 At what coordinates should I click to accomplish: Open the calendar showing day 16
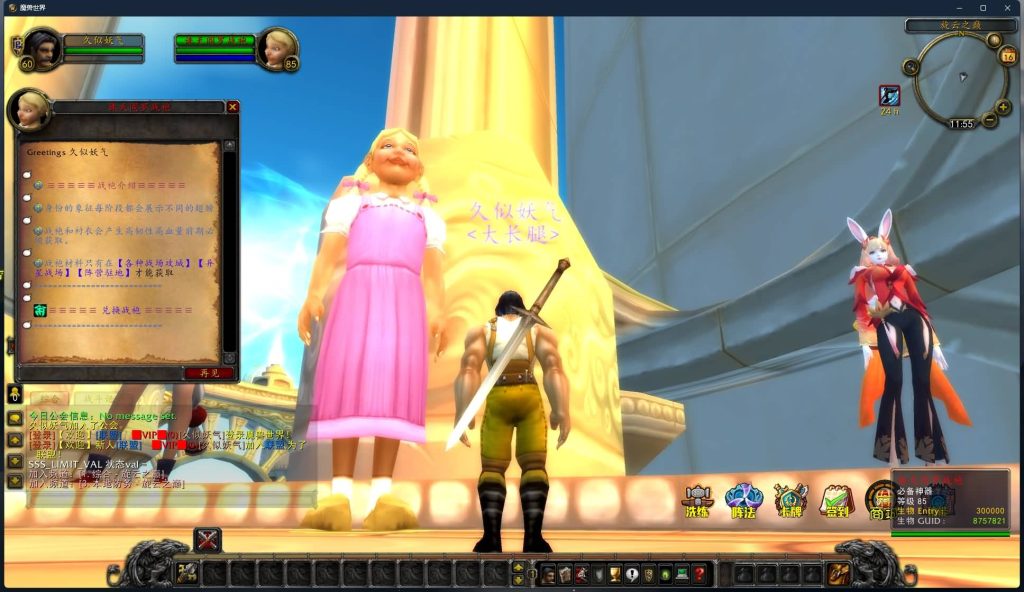click(x=1008, y=56)
